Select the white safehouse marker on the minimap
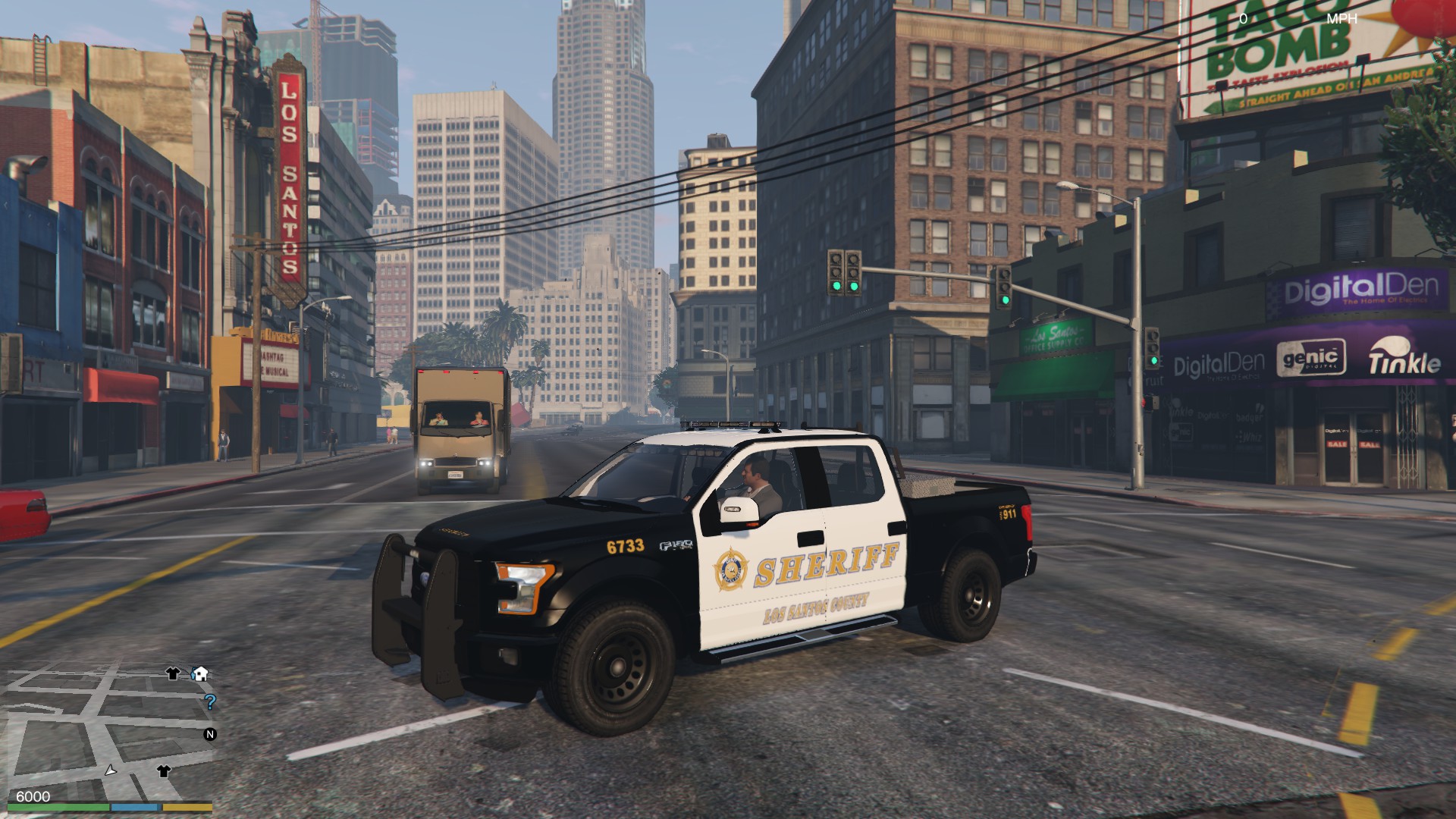The width and height of the screenshot is (1456, 819). click(200, 673)
